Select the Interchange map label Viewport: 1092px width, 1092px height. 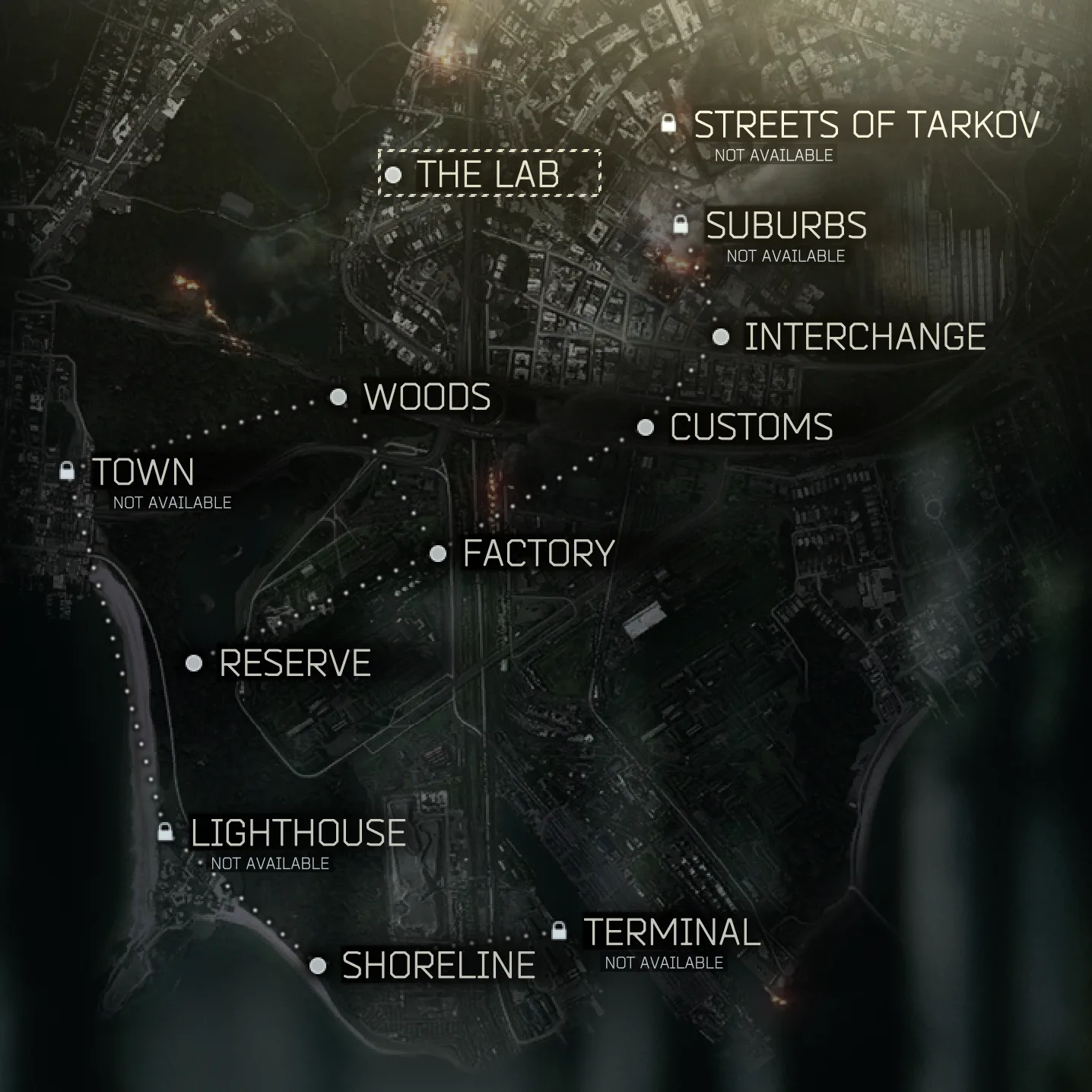pyautogui.click(x=864, y=335)
